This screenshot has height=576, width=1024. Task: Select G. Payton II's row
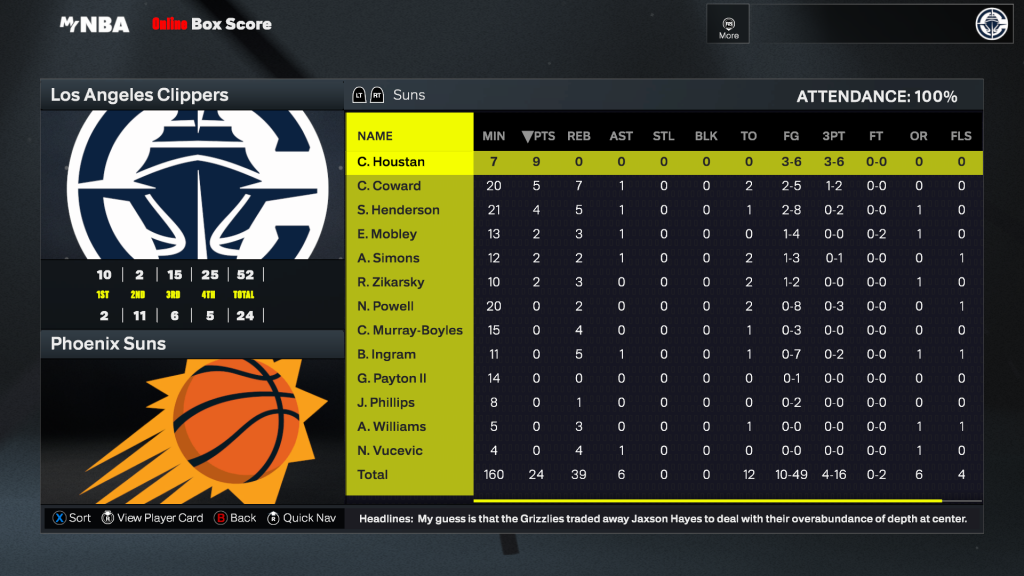(x=392, y=378)
